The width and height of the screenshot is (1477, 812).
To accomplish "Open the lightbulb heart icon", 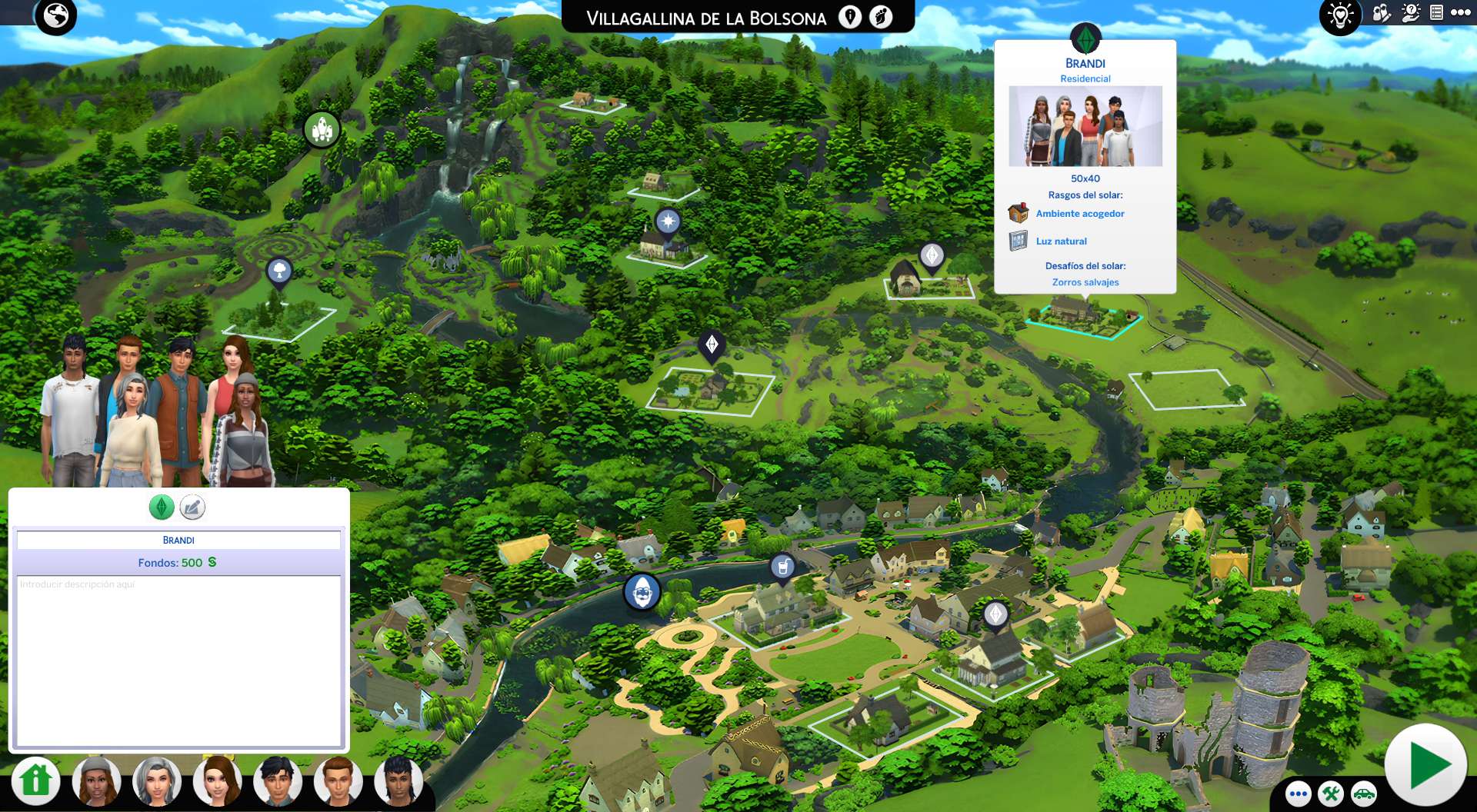I will click(x=1340, y=15).
